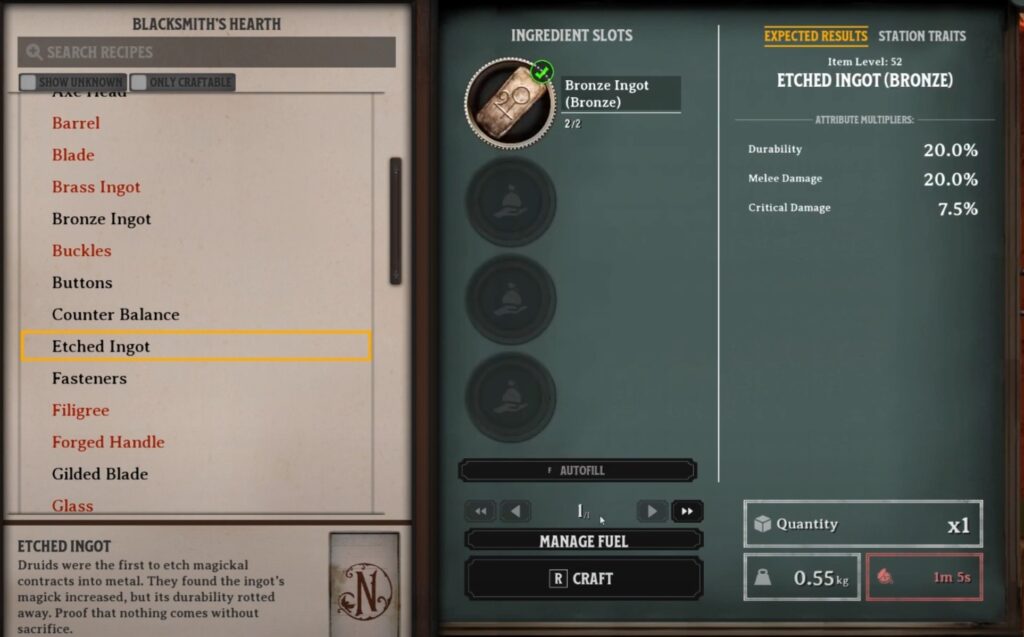The height and width of the screenshot is (637, 1024).
Task: Select the Barrel recipe
Action: click(76, 123)
